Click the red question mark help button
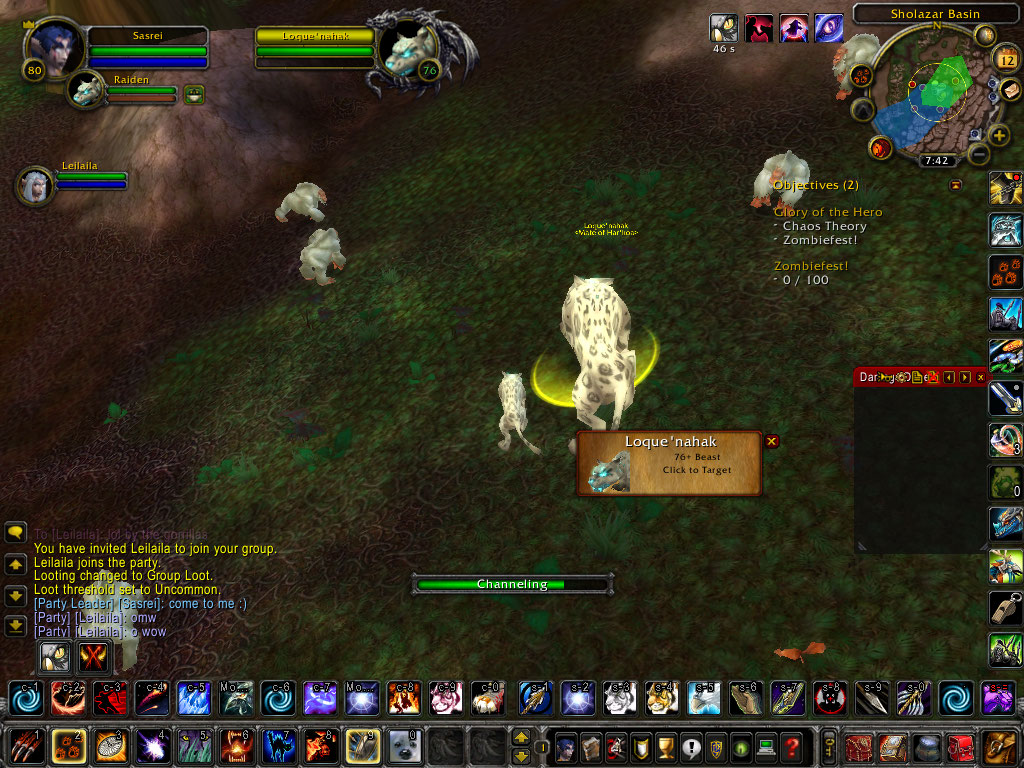 pos(792,746)
